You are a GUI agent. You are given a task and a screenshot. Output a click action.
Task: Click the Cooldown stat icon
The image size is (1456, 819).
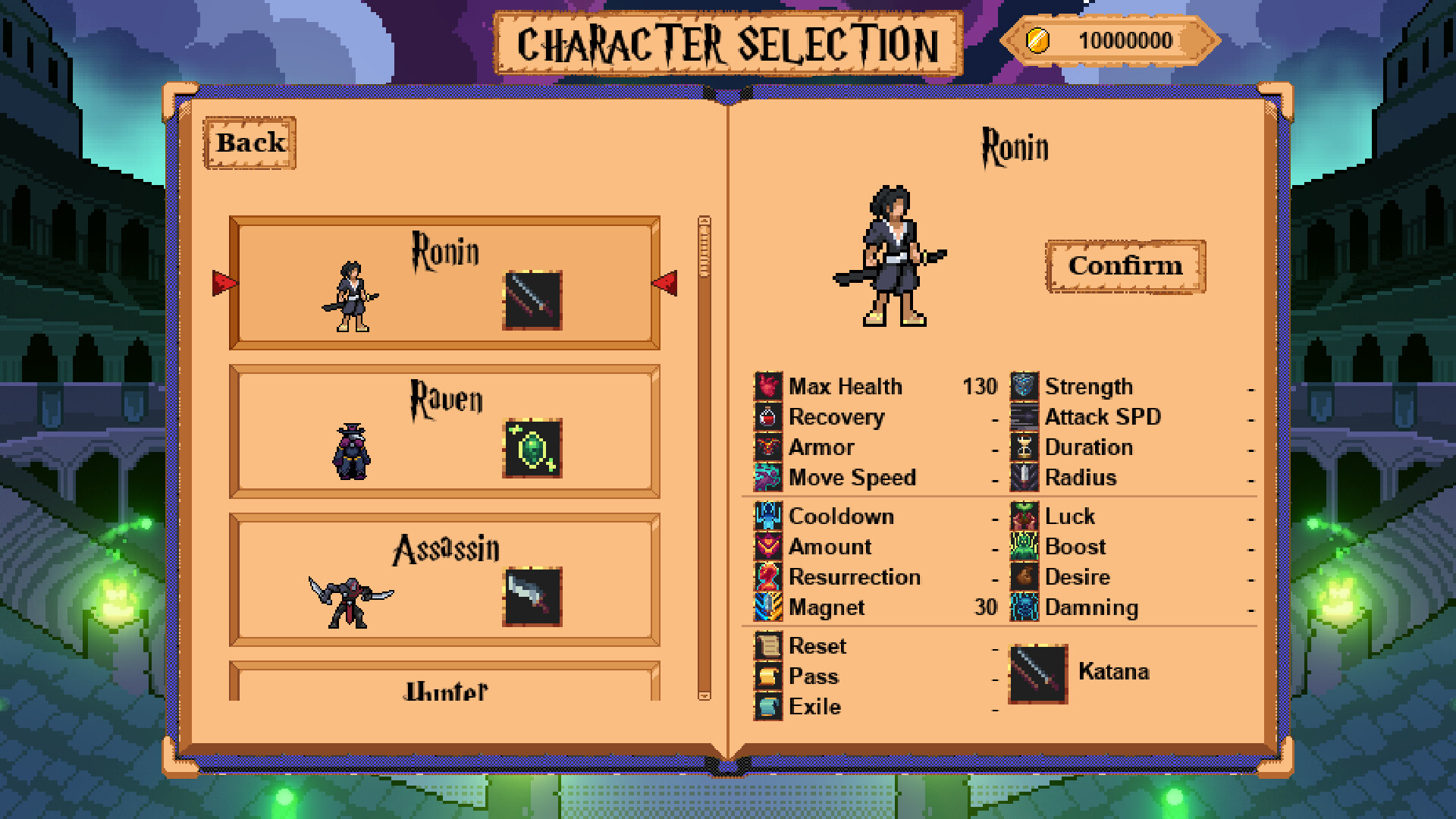[x=767, y=516]
